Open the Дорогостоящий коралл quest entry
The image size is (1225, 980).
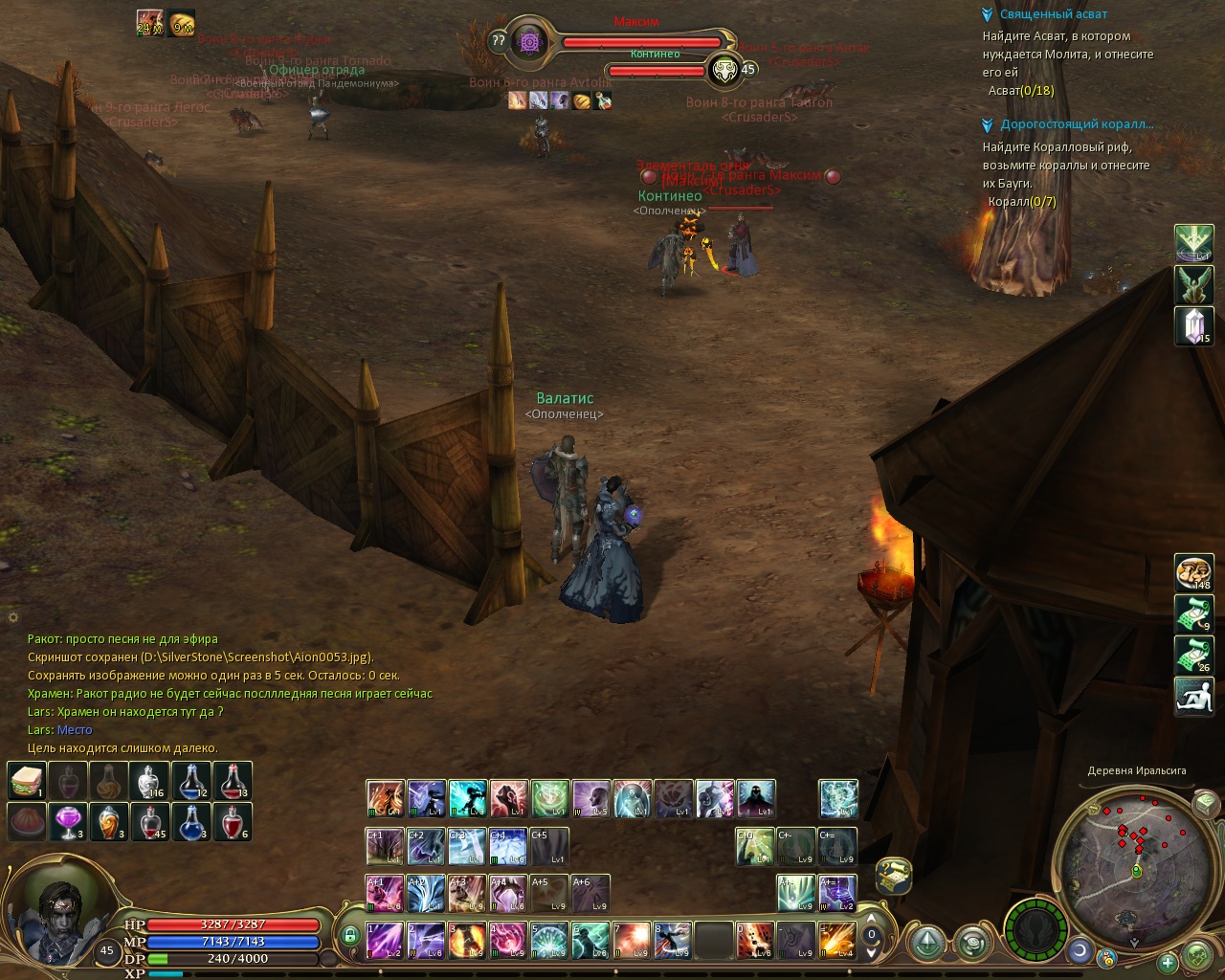coord(1076,124)
